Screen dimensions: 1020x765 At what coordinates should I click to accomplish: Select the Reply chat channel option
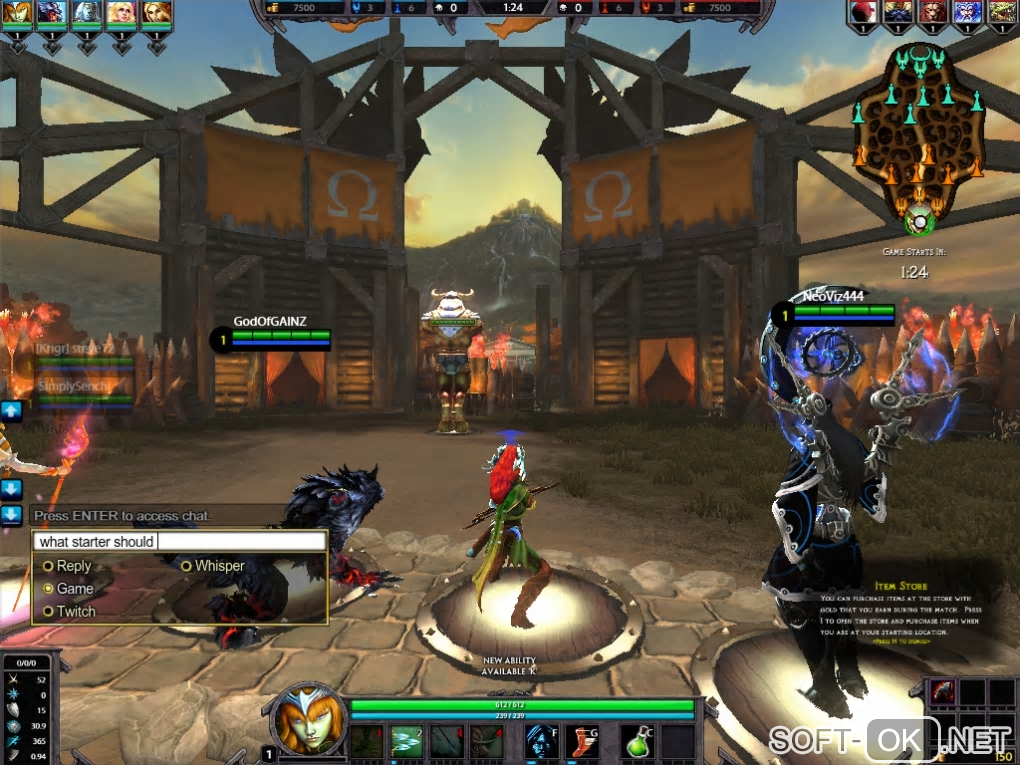pos(48,566)
